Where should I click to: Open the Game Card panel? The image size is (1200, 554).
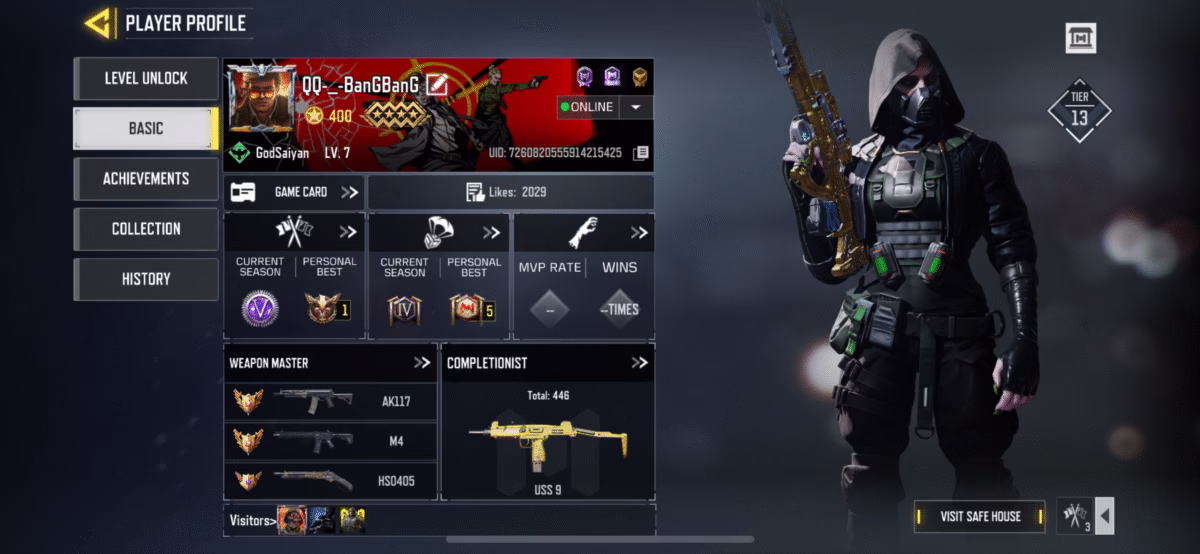click(x=294, y=192)
